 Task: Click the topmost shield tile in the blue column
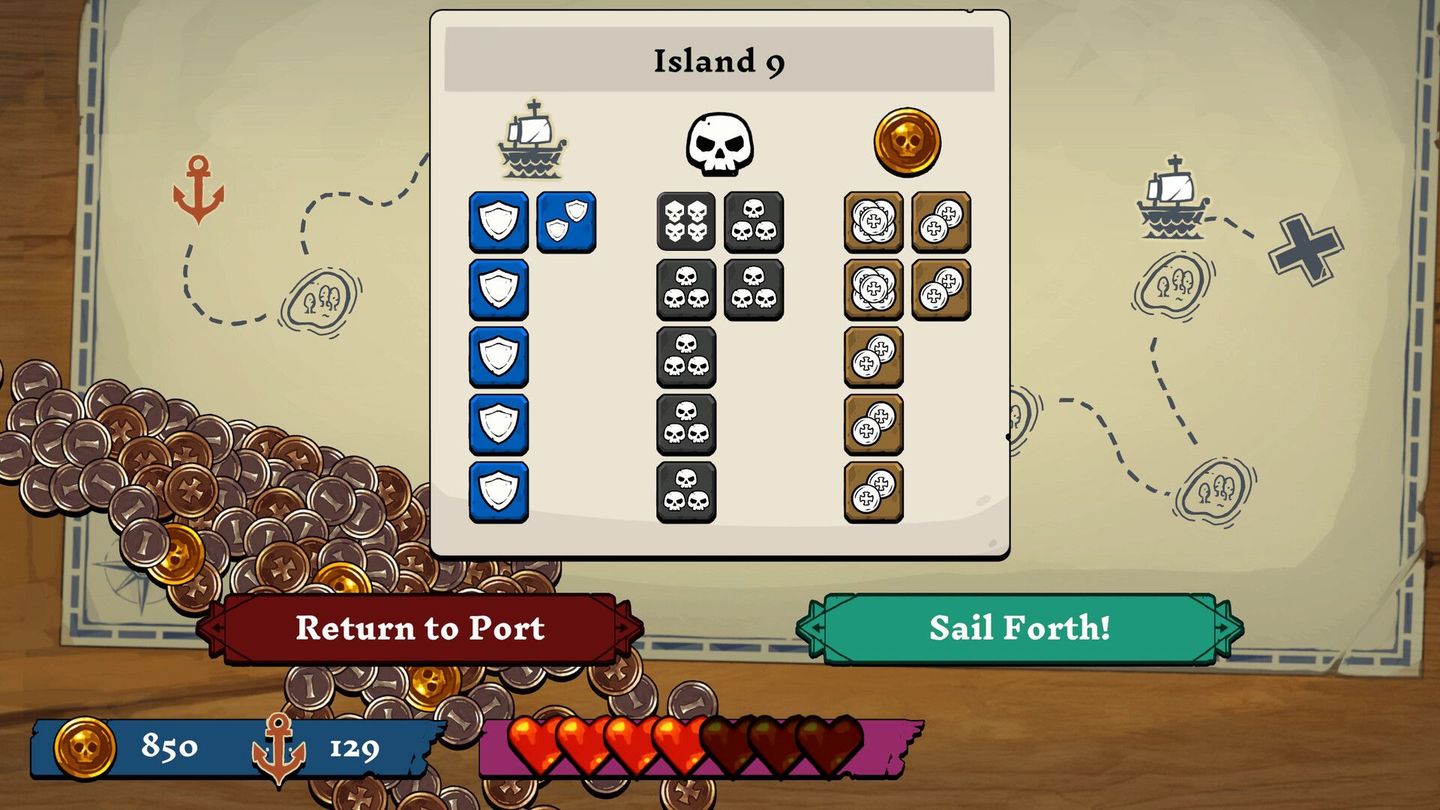498,224
